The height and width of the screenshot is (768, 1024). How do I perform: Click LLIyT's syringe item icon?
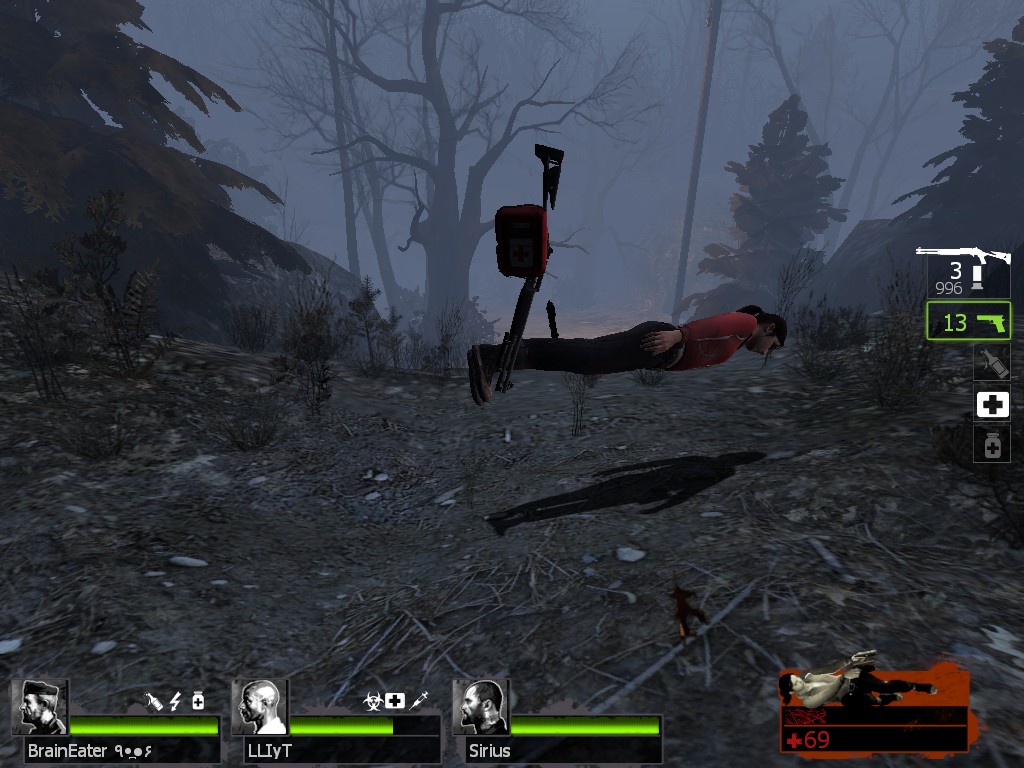(x=419, y=701)
